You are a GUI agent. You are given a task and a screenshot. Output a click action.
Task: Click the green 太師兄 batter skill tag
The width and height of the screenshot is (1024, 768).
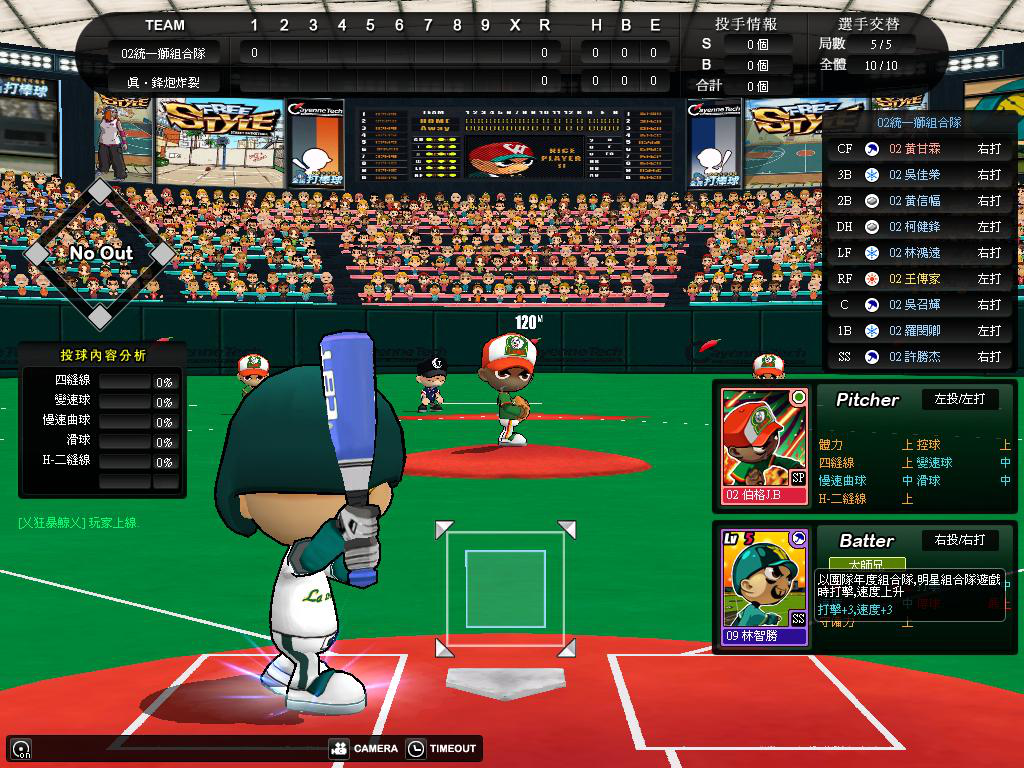pos(867,565)
